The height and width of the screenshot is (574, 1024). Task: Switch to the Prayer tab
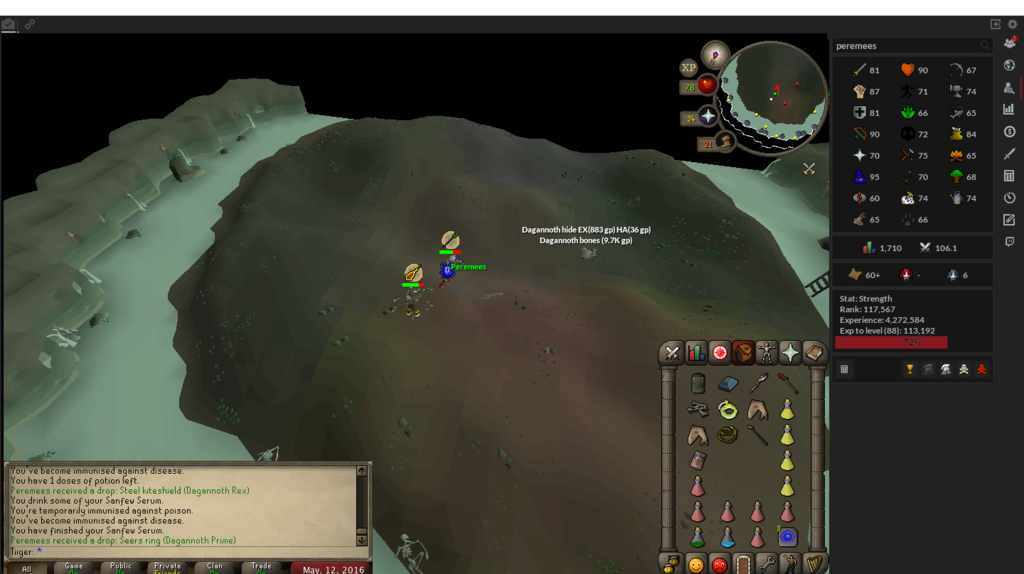pyautogui.click(x=790, y=353)
